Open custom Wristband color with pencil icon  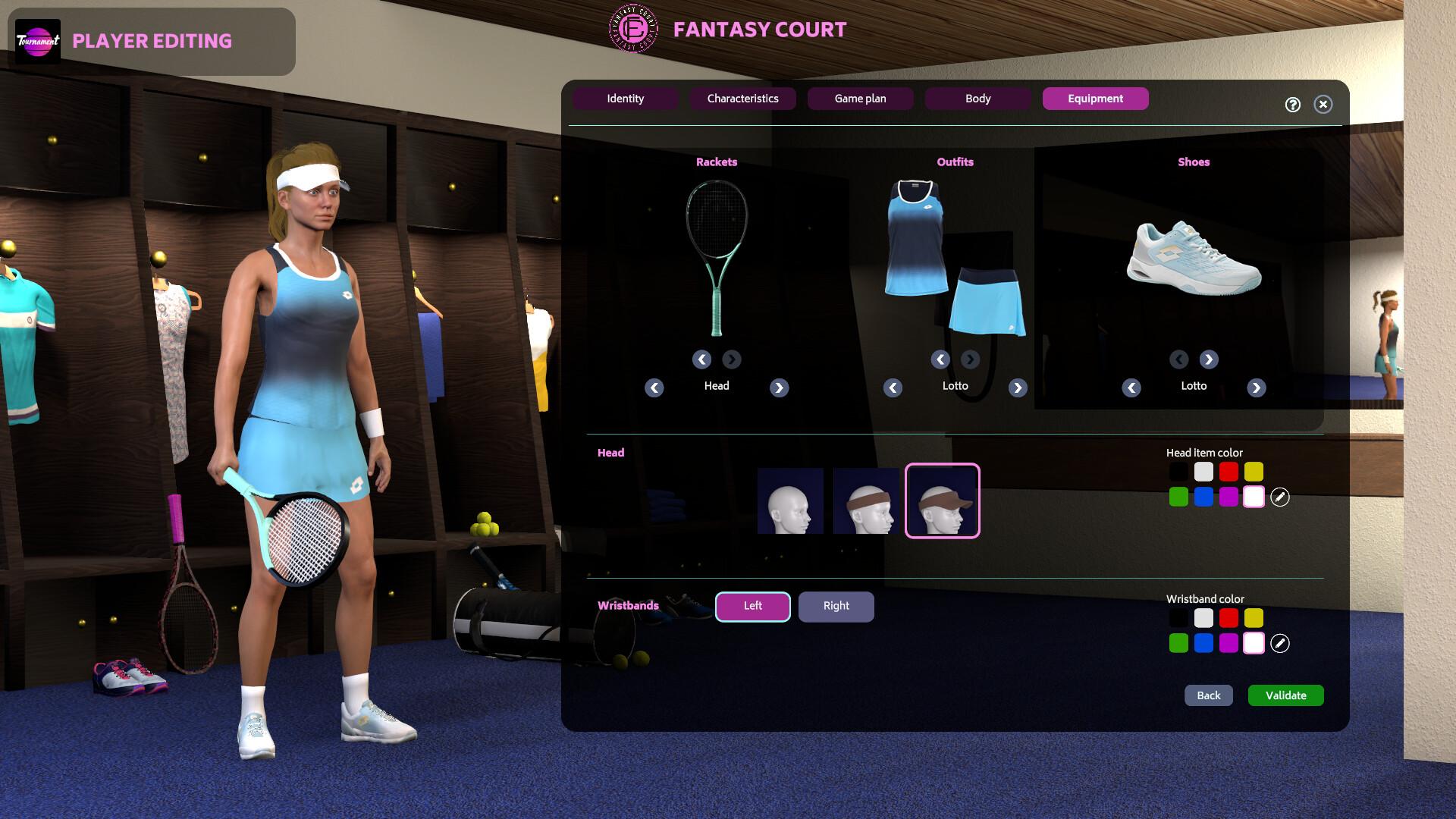[1282, 642]
